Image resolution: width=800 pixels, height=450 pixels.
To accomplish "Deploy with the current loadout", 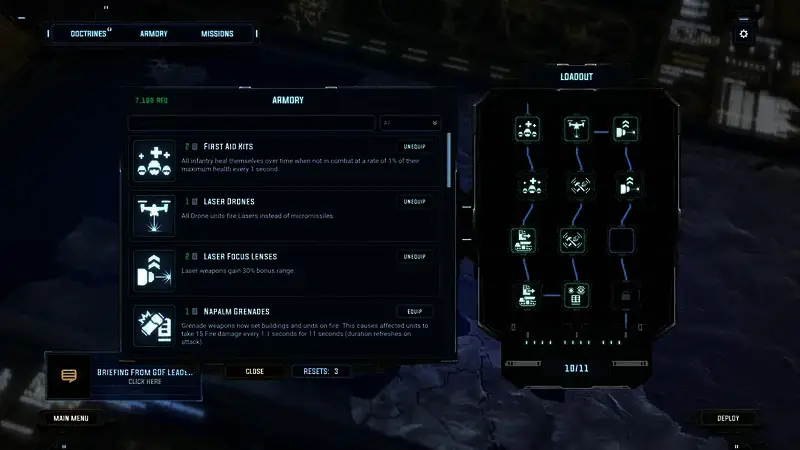I will 728,418.
